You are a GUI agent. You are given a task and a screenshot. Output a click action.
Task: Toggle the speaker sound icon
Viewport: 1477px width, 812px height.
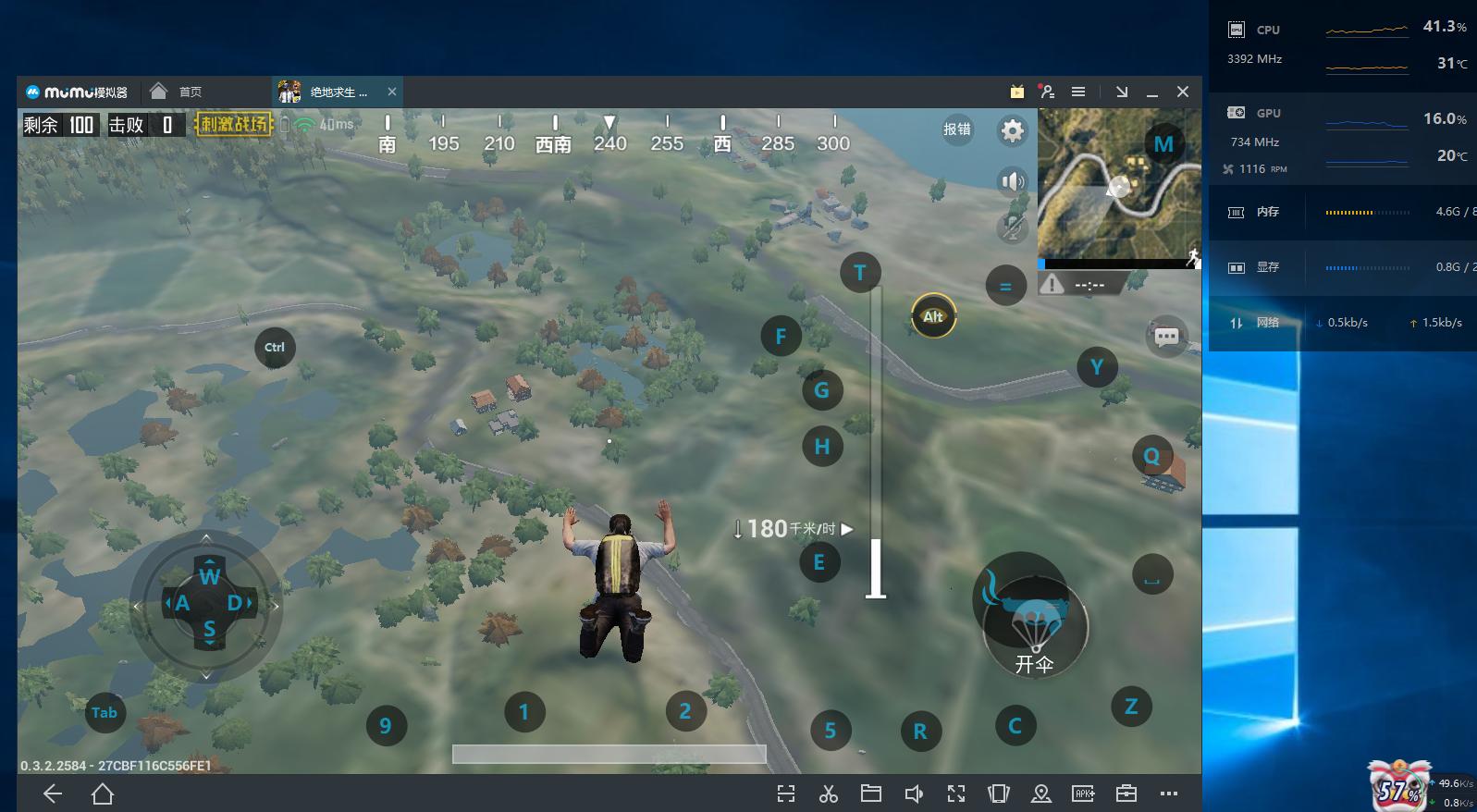(1013, 181)
